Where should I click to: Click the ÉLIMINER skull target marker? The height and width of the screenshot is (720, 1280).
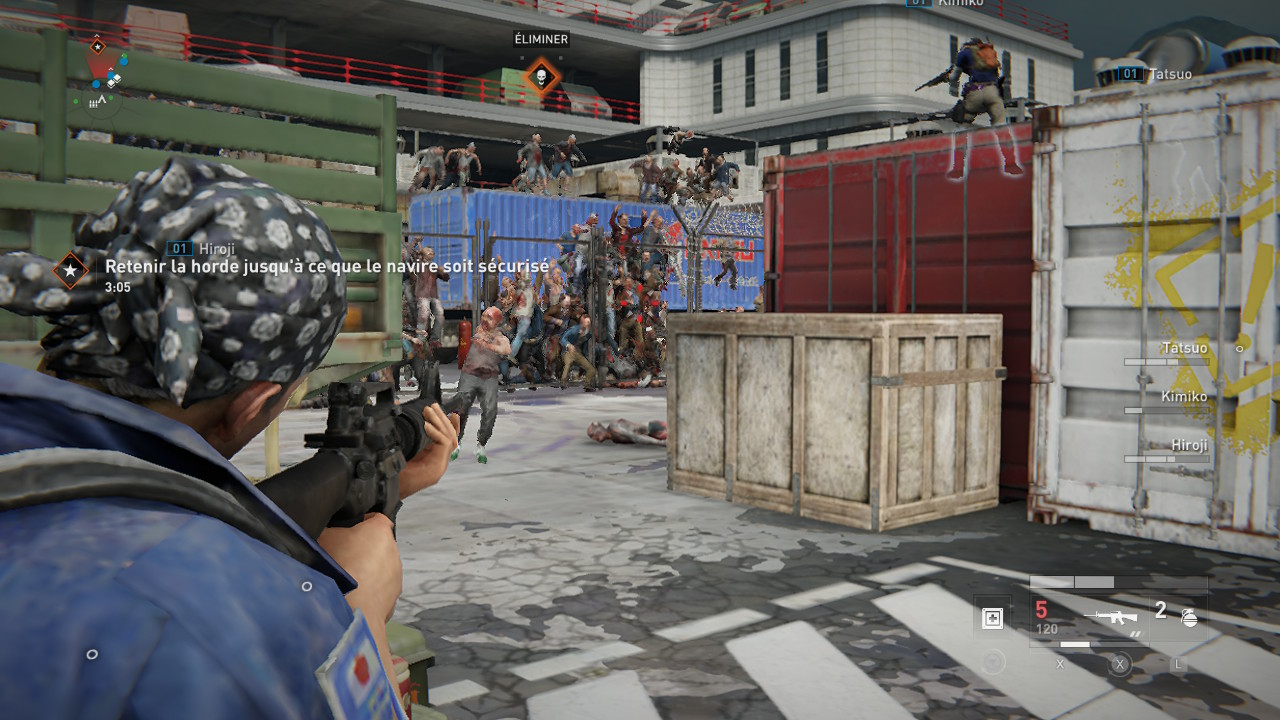(x=541, y=77)
